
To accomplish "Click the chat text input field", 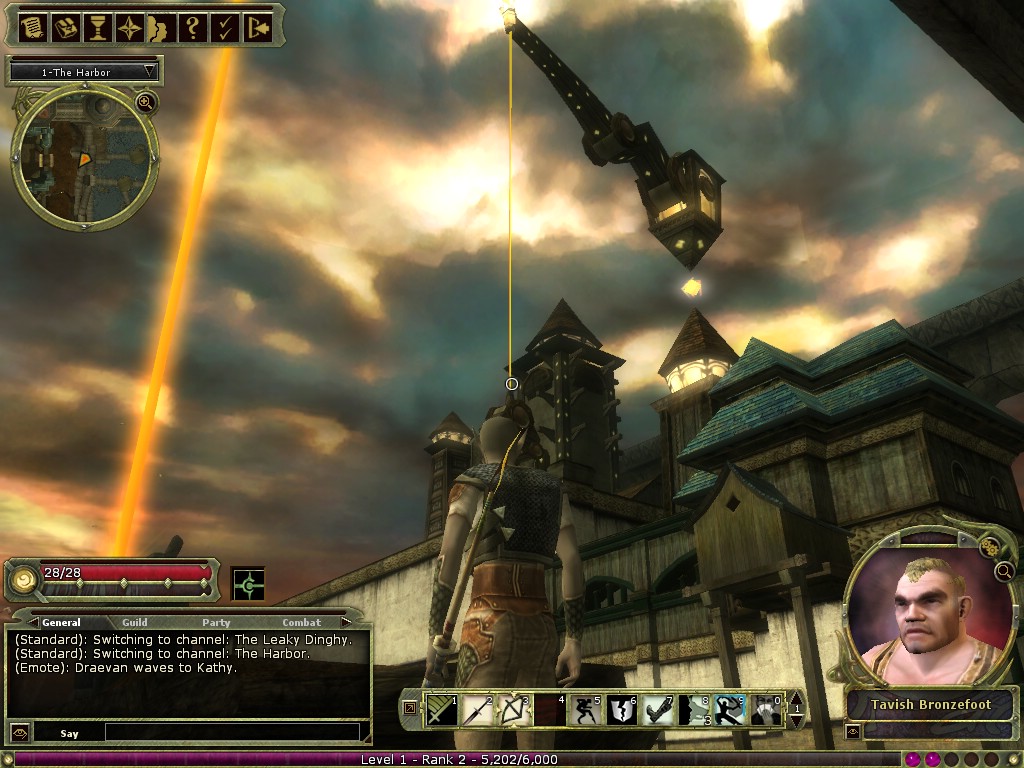I will (x=231, y=733).
